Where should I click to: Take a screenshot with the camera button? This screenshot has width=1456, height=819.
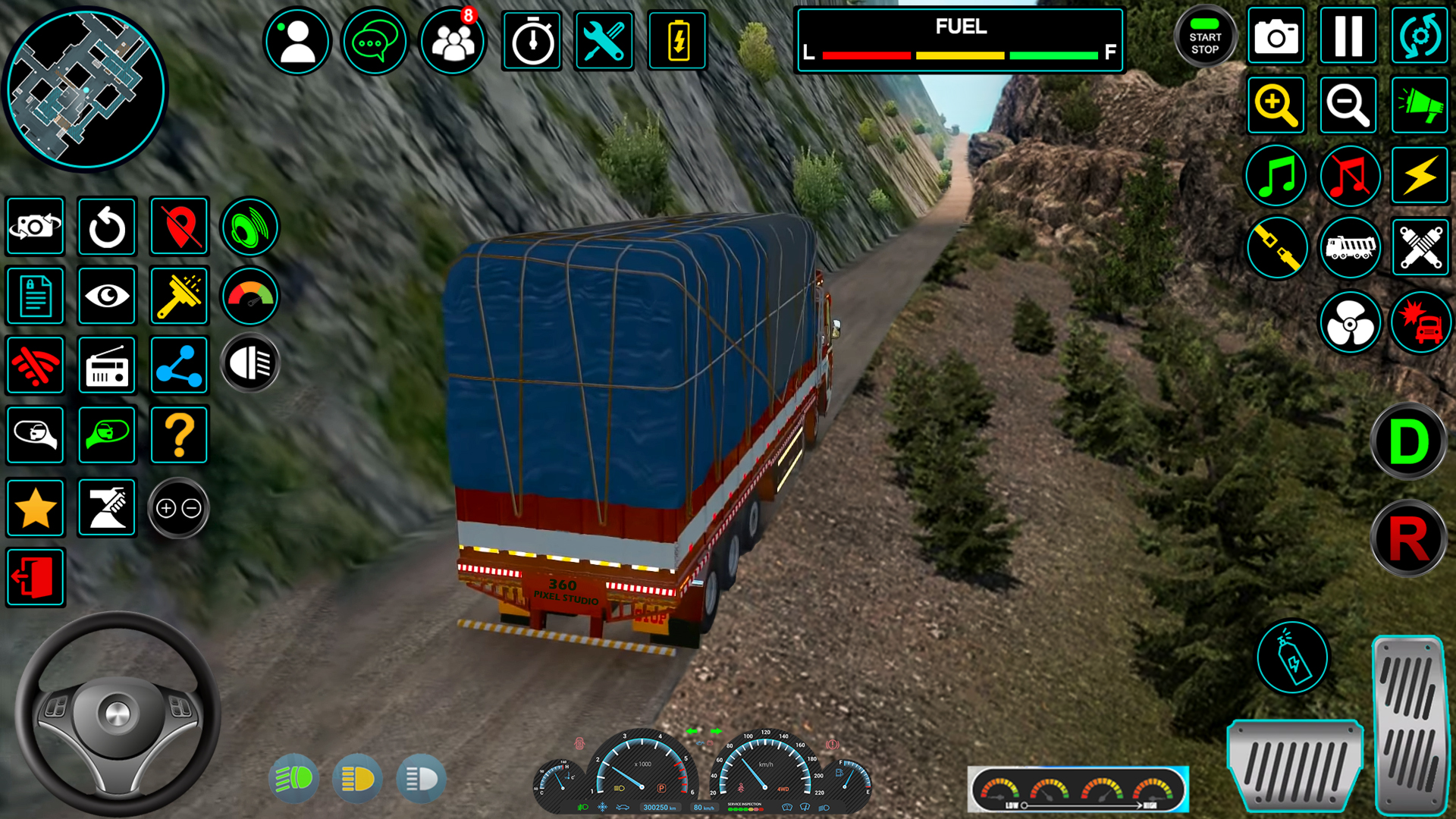pos(1276,36)
